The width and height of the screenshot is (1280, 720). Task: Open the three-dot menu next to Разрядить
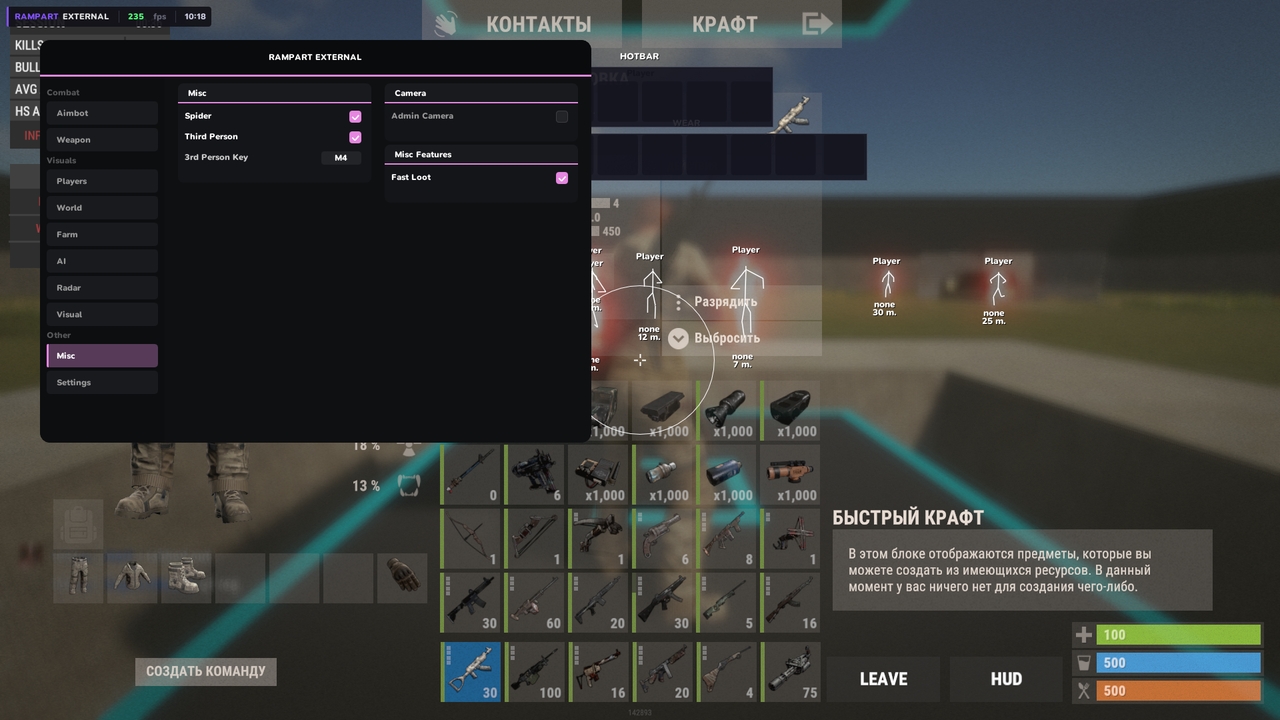click(x=678, y=301)
